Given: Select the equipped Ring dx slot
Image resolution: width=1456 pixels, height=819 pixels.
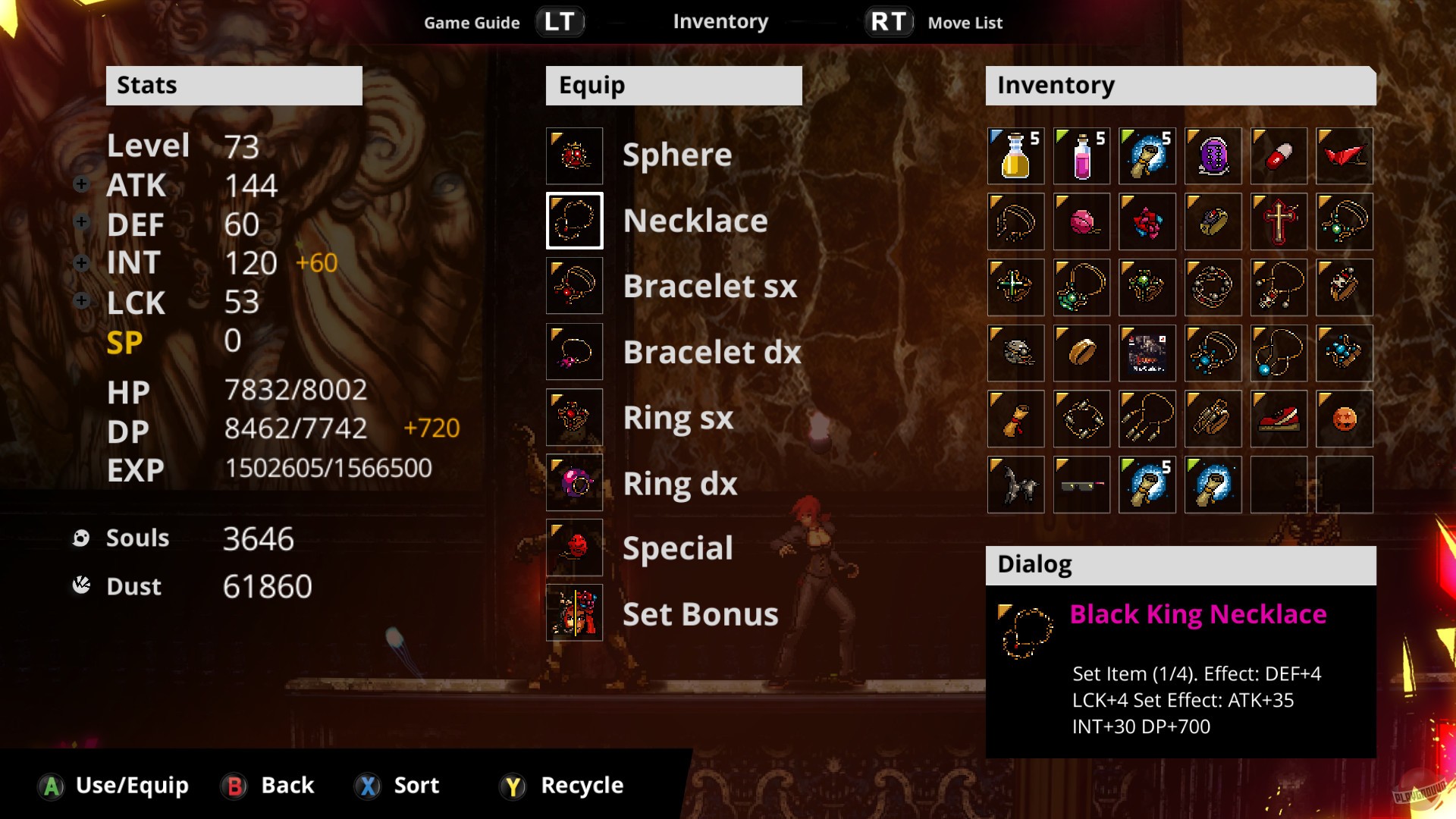Looking at the screenshot, I should click(574, 482).
